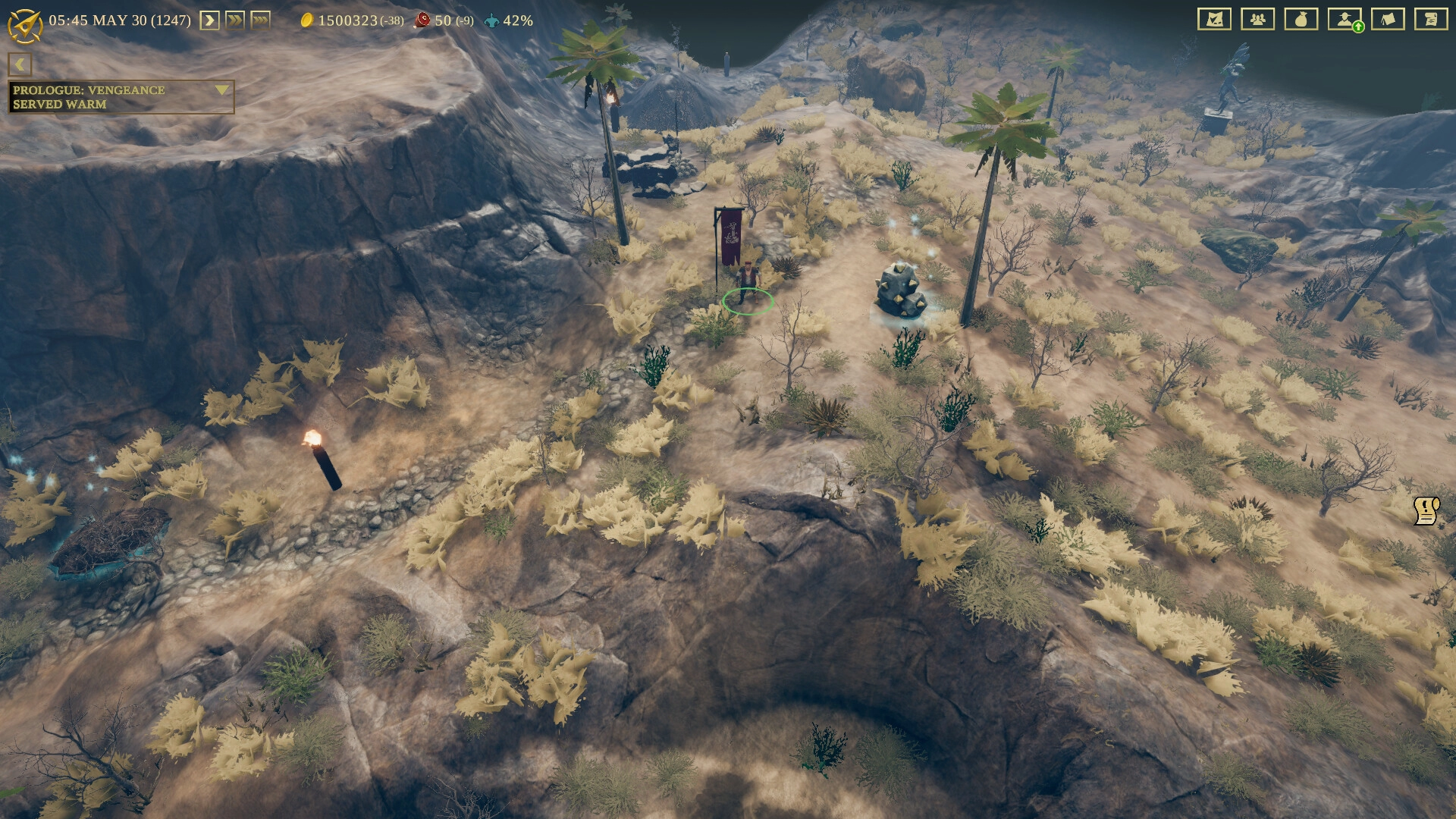The height and width of the screenshot is (819, 1456).
Task: Click the scroll notification with exclamation mark
Action: click(1426, 511)
